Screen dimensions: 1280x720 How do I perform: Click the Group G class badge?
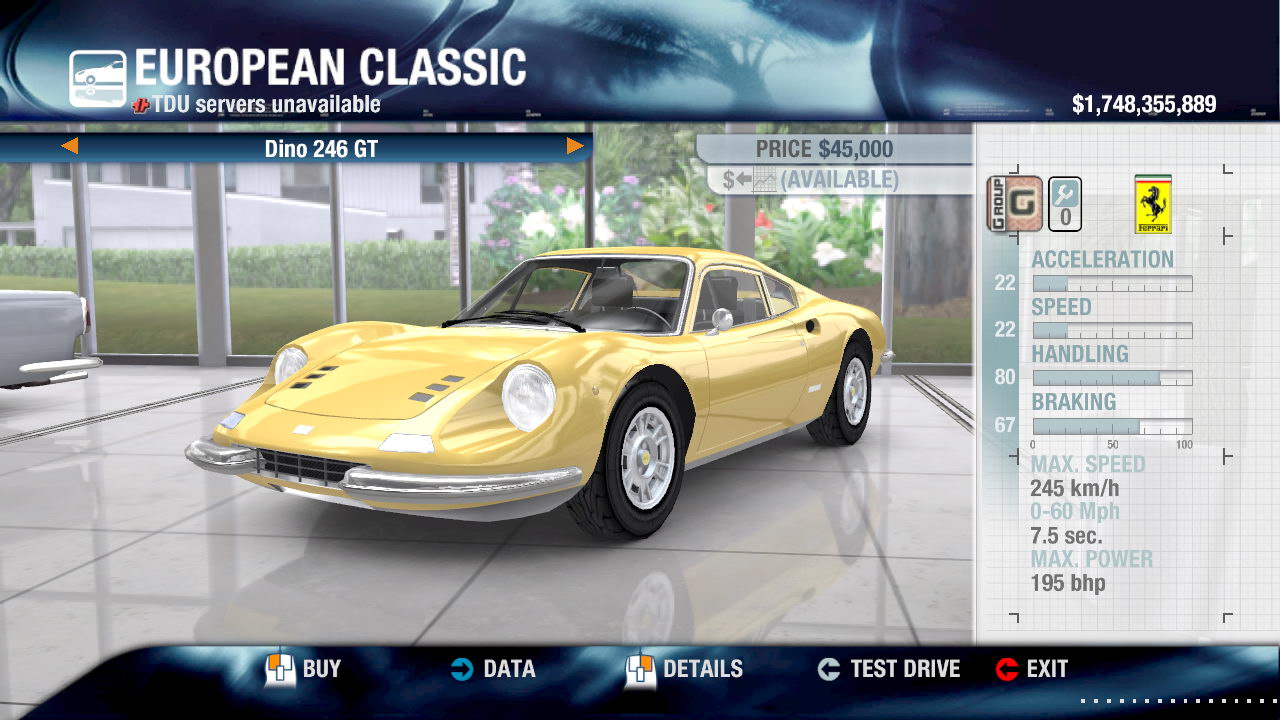coord(1015,204)
